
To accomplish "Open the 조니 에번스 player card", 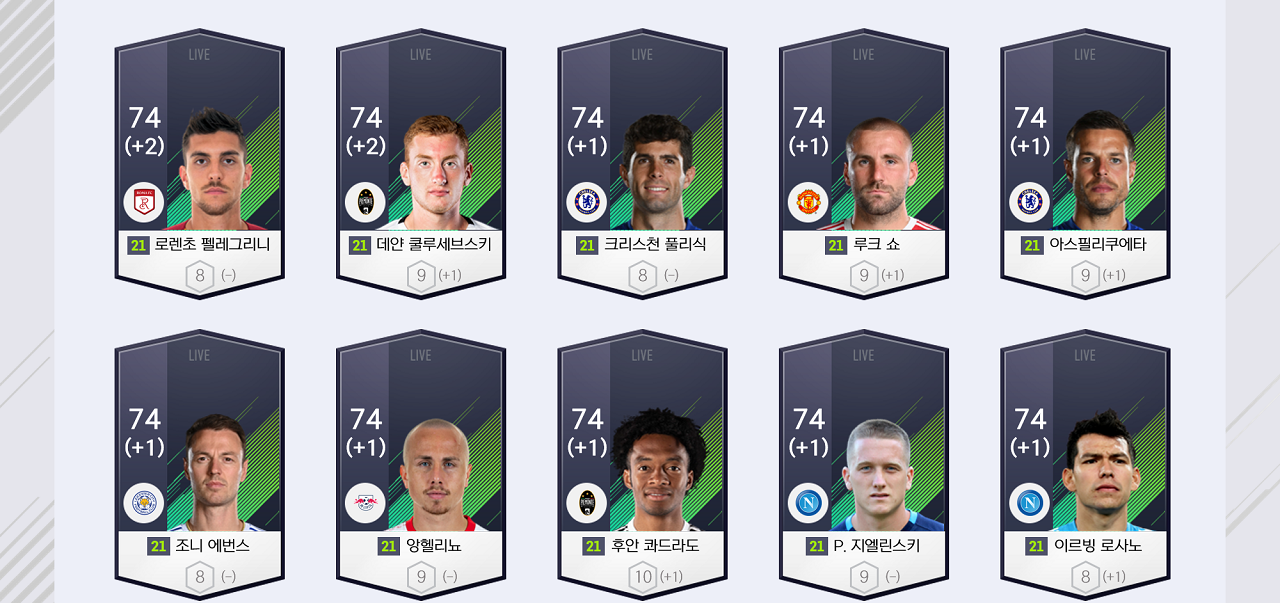I will (199, 465).
